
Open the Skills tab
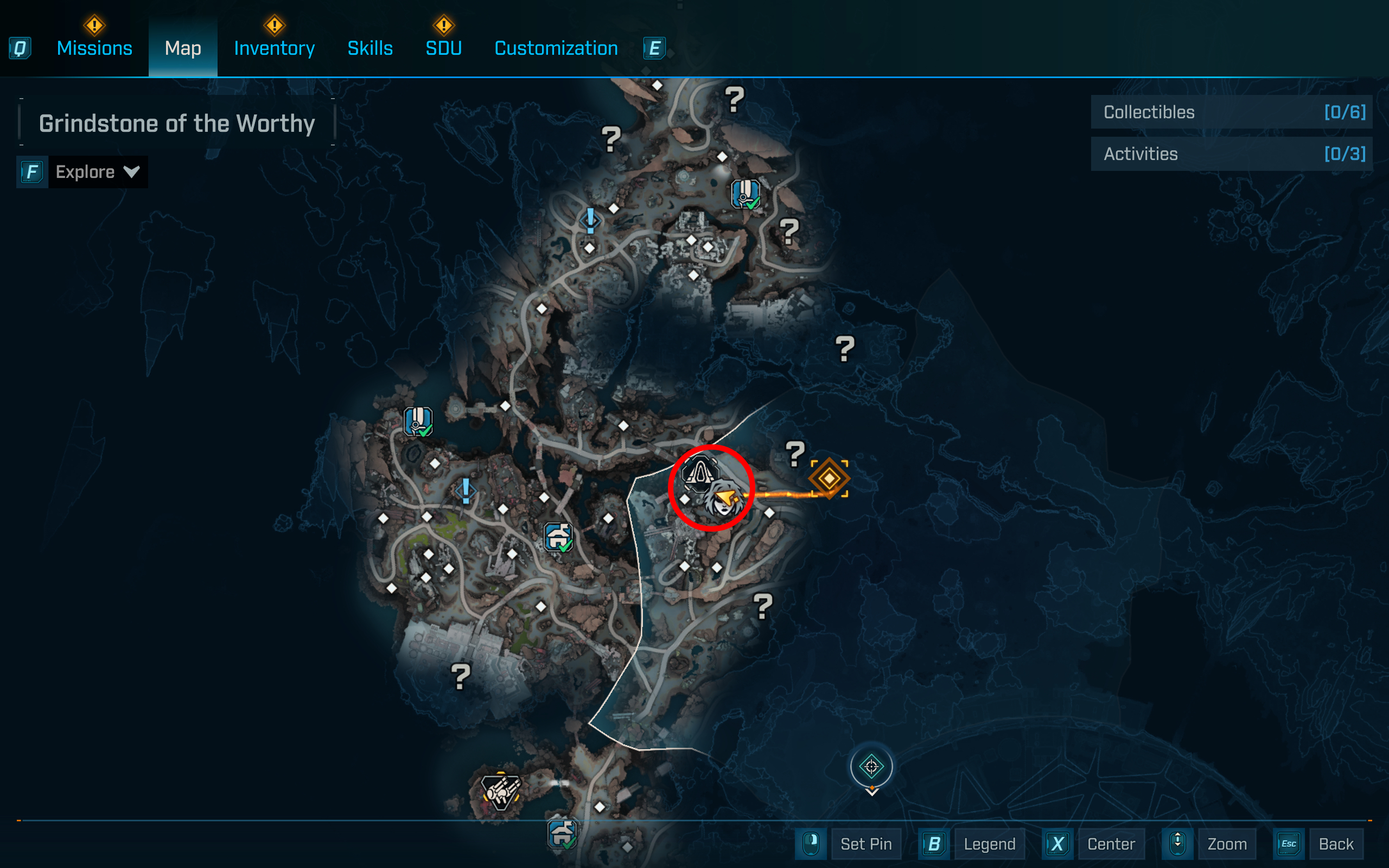tap(370, 48)
